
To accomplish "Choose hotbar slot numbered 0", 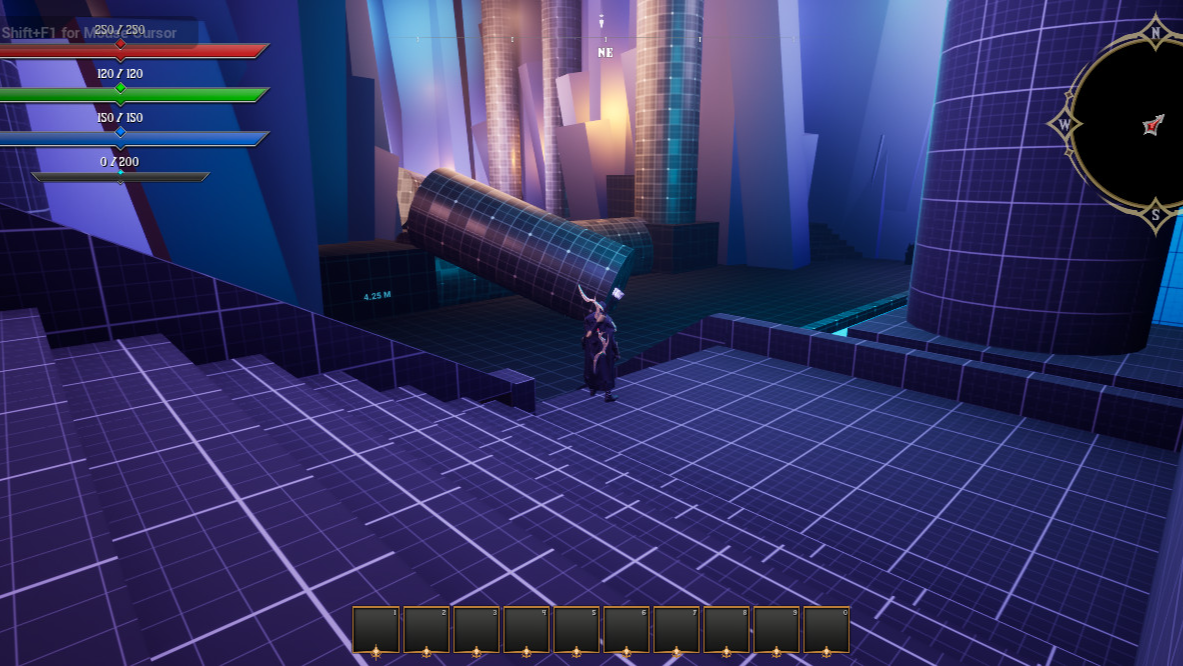I will (827, 630).
